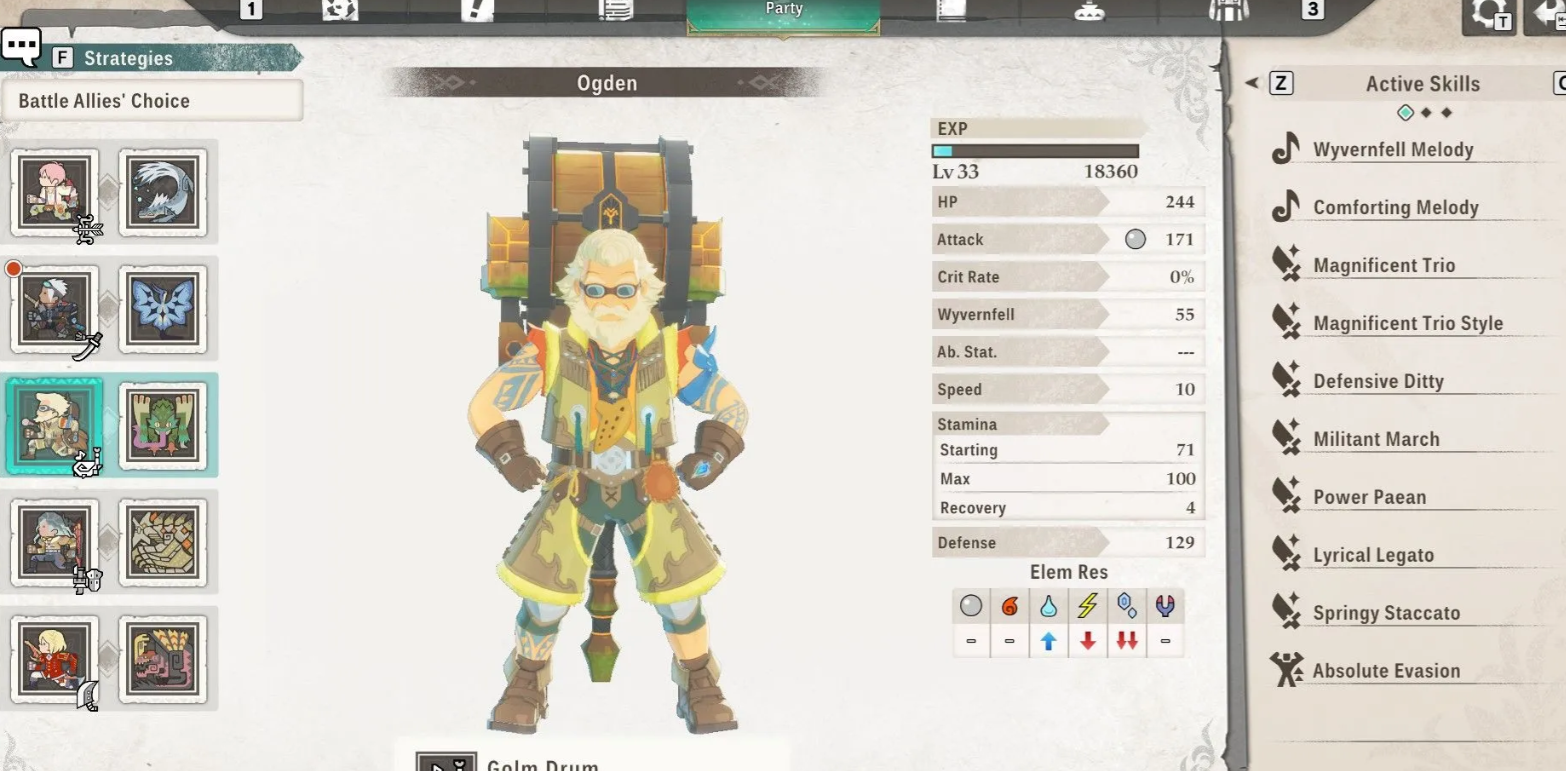
Task: Choose the blue butterfly-winged monster portrait
Action: [163, 309]
